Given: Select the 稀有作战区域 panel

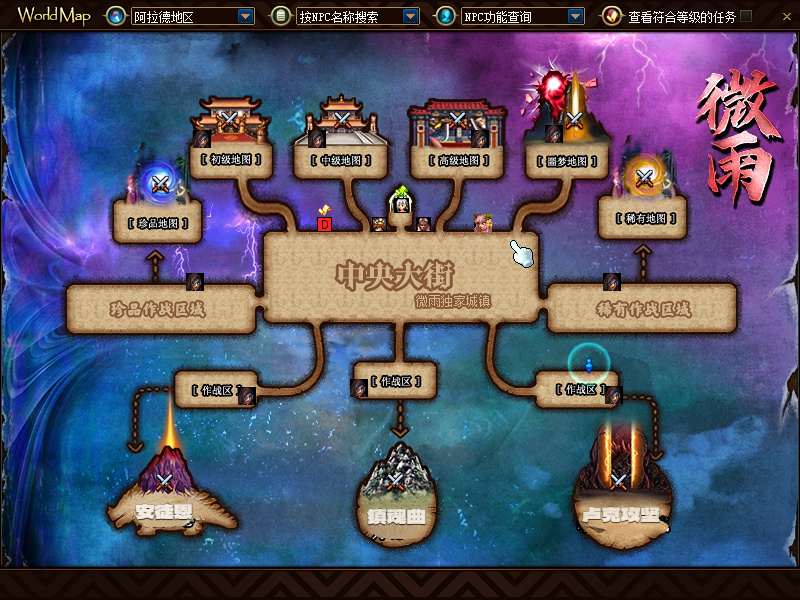Looking at the screenshot, I should (x=641, y=309).
